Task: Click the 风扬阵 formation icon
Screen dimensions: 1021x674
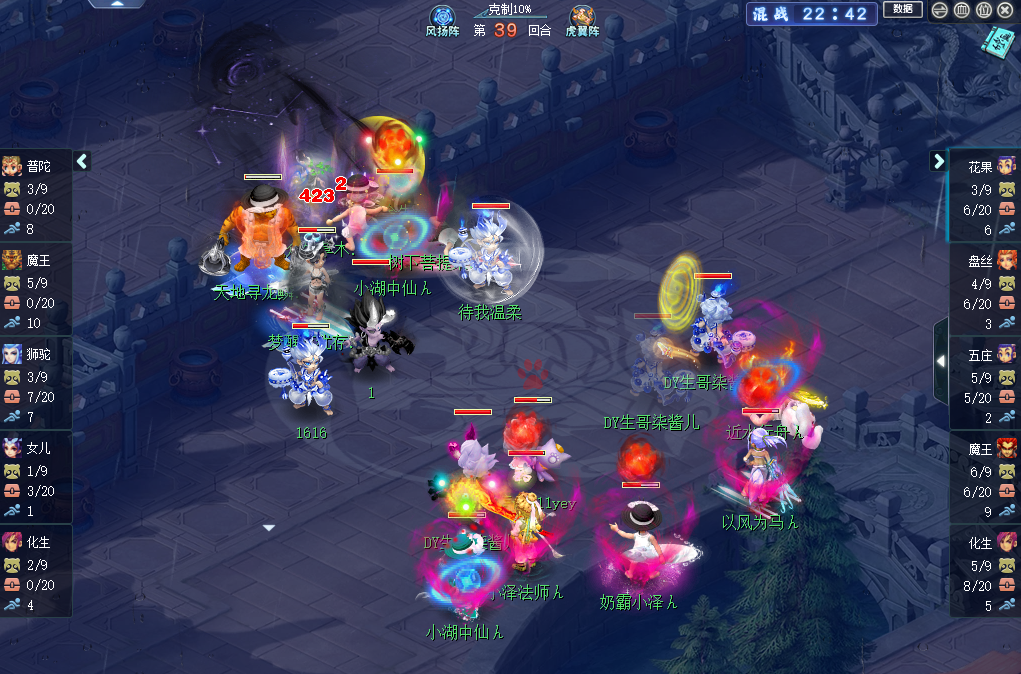Action: click(442, 18)
